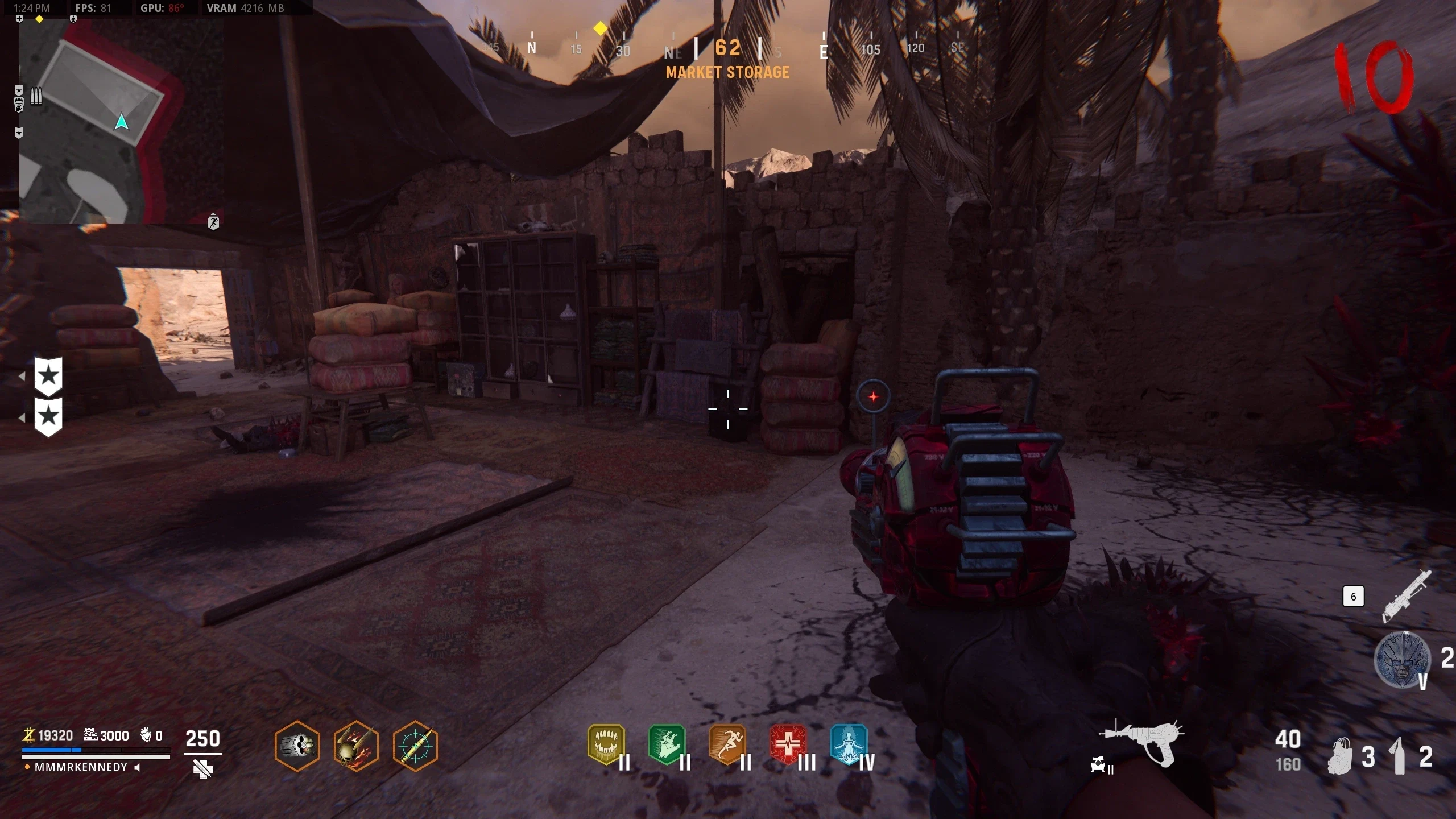Choose the red medical cross perk icon

(788, 743)
